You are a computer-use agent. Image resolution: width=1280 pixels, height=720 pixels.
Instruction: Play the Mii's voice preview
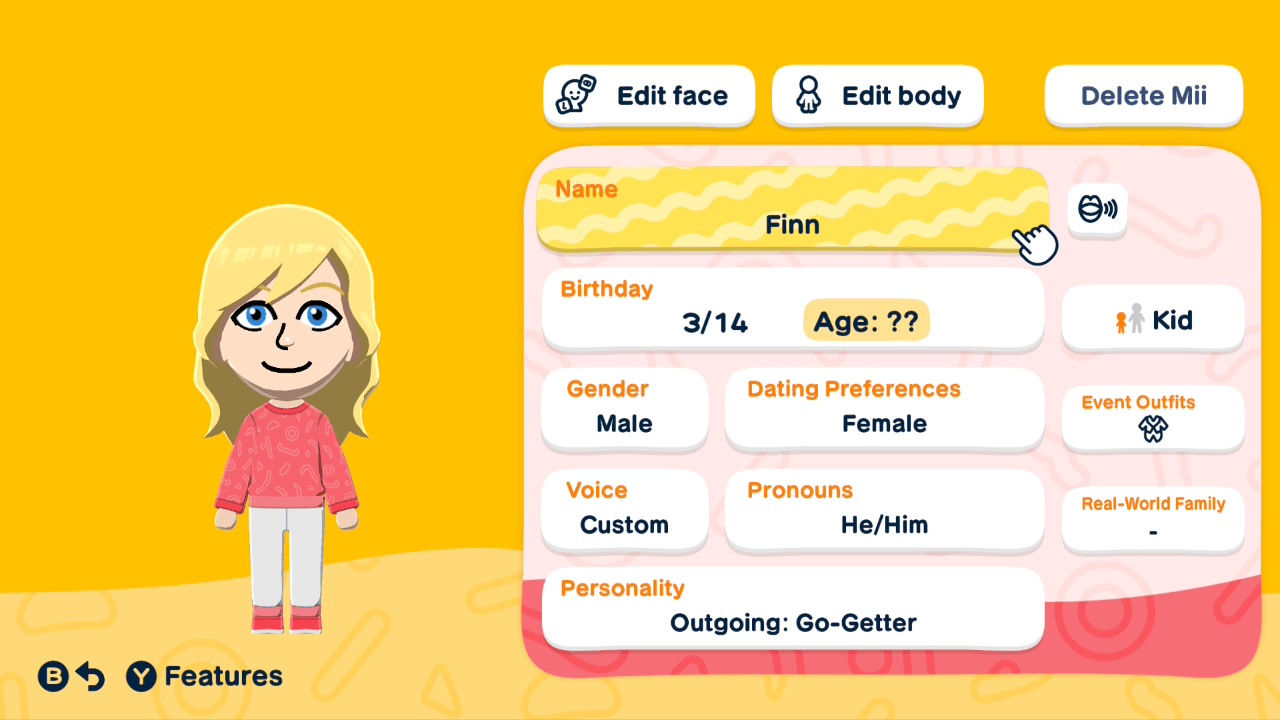(1097, 210)
